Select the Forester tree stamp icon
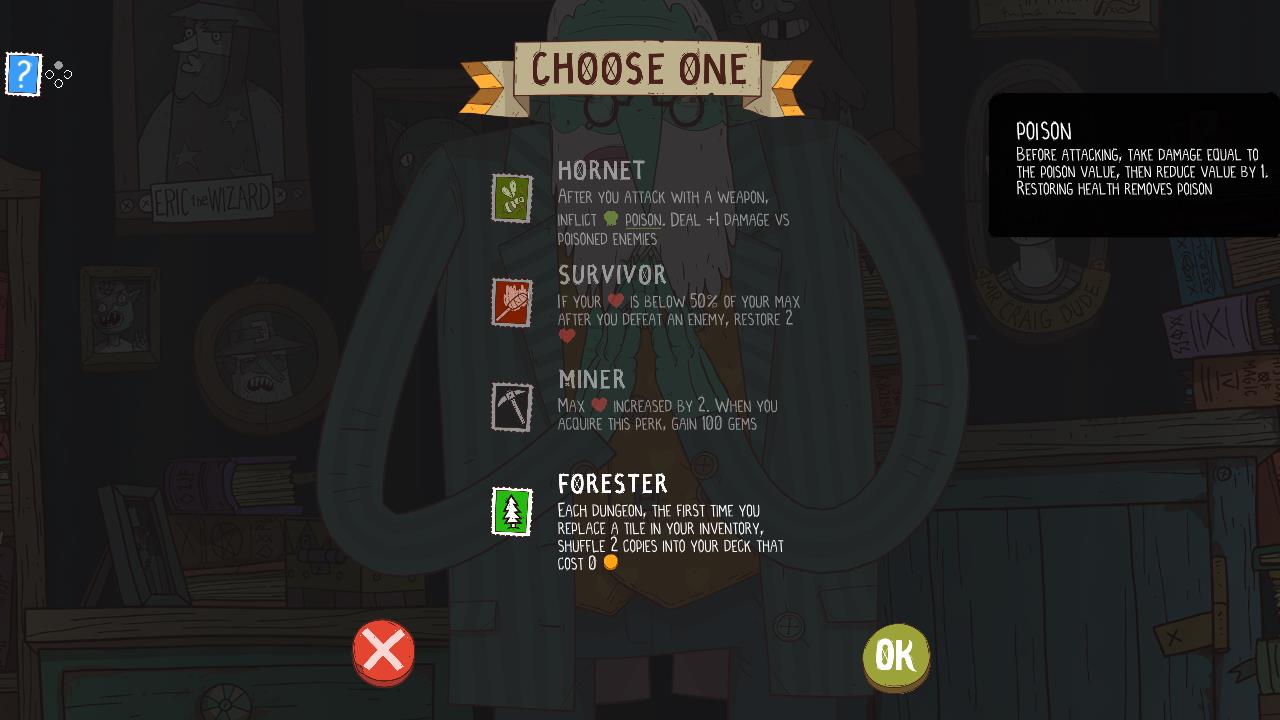 coord(511,512)
